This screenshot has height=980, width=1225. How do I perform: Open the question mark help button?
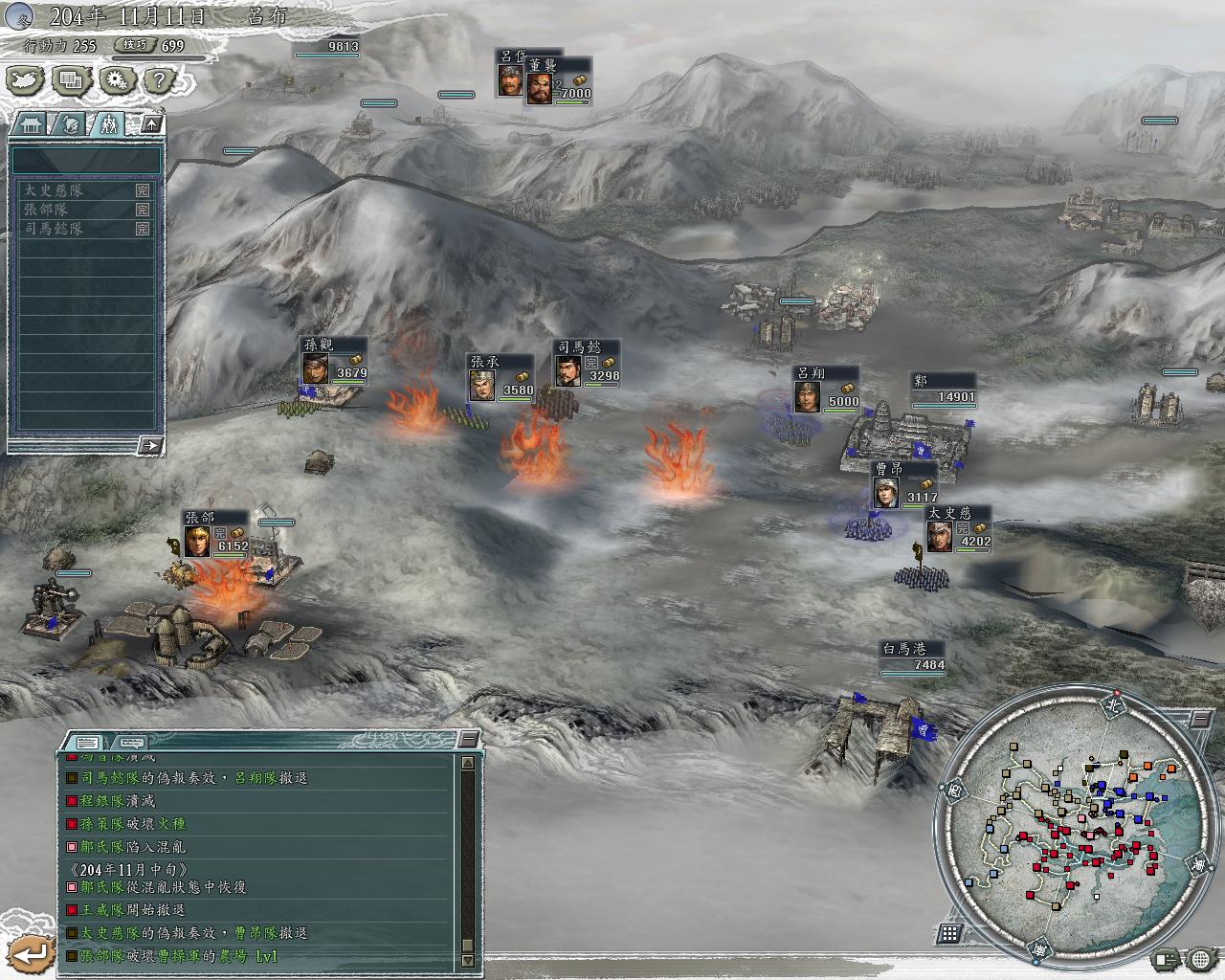coord(161,80)
